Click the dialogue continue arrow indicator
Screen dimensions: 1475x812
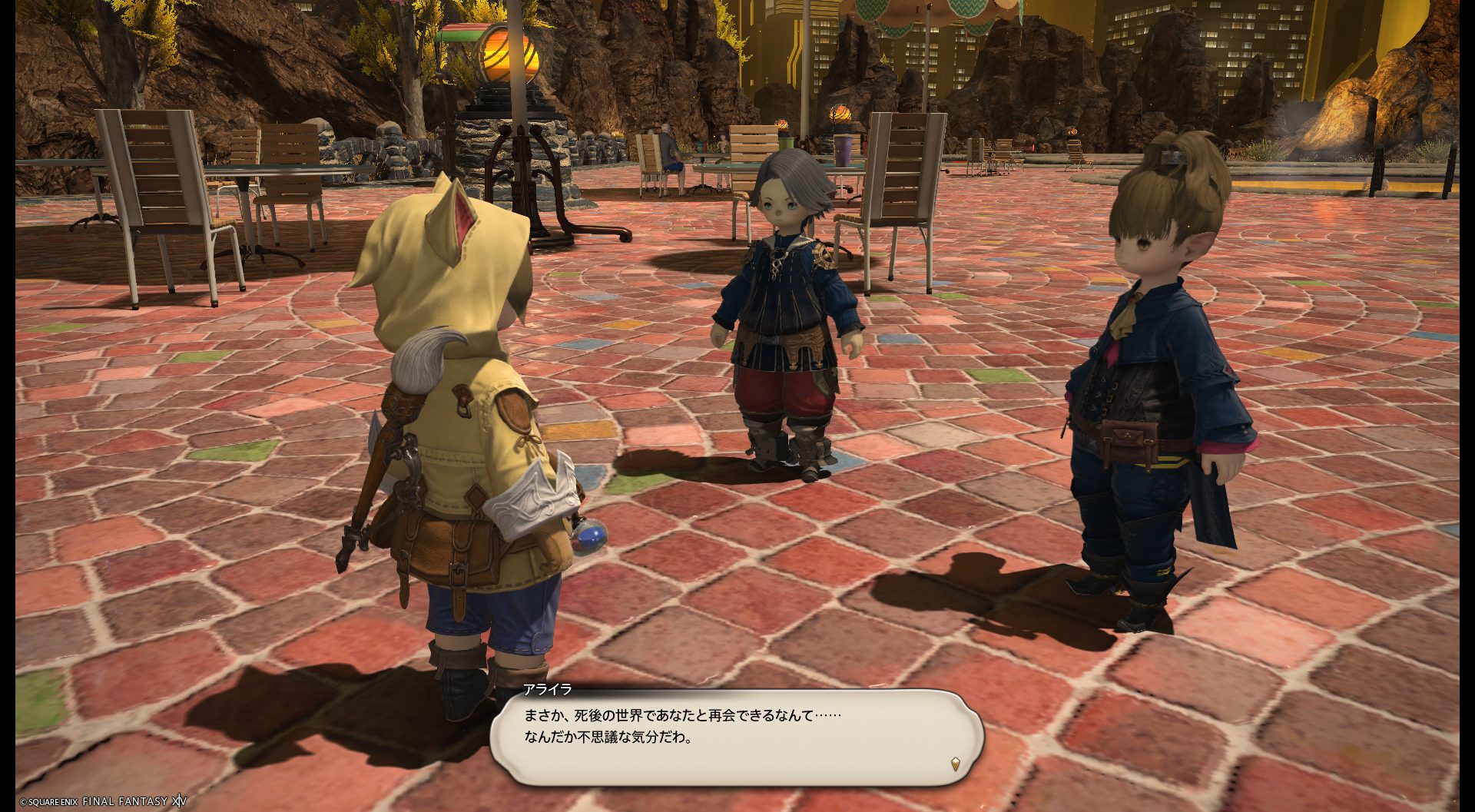[955, 764]
